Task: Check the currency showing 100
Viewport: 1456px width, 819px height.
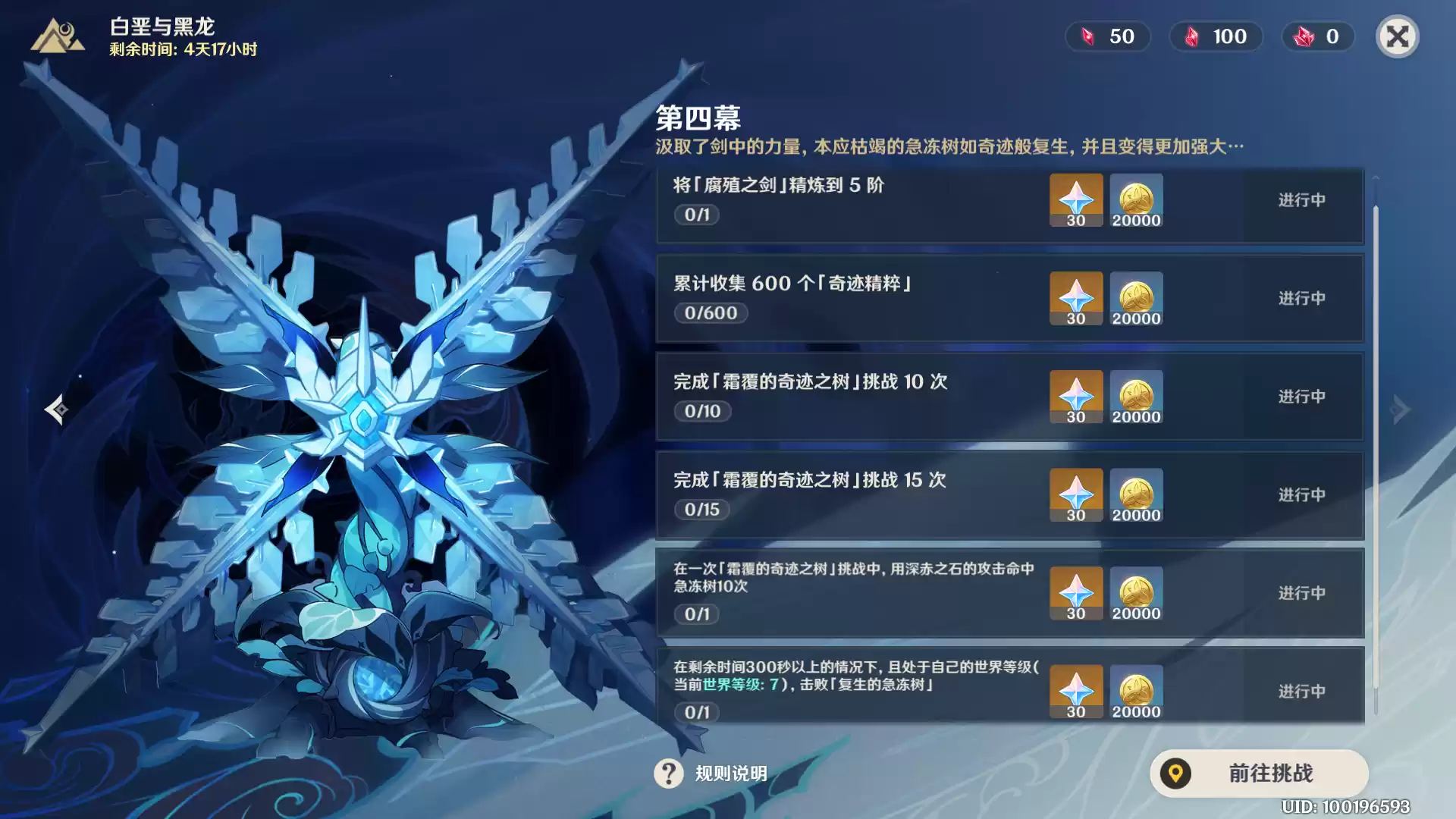Action: click(1216, 36)
